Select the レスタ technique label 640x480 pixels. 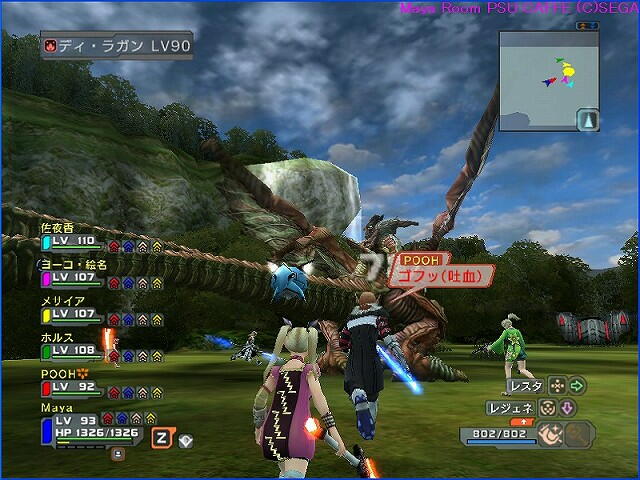525,385
